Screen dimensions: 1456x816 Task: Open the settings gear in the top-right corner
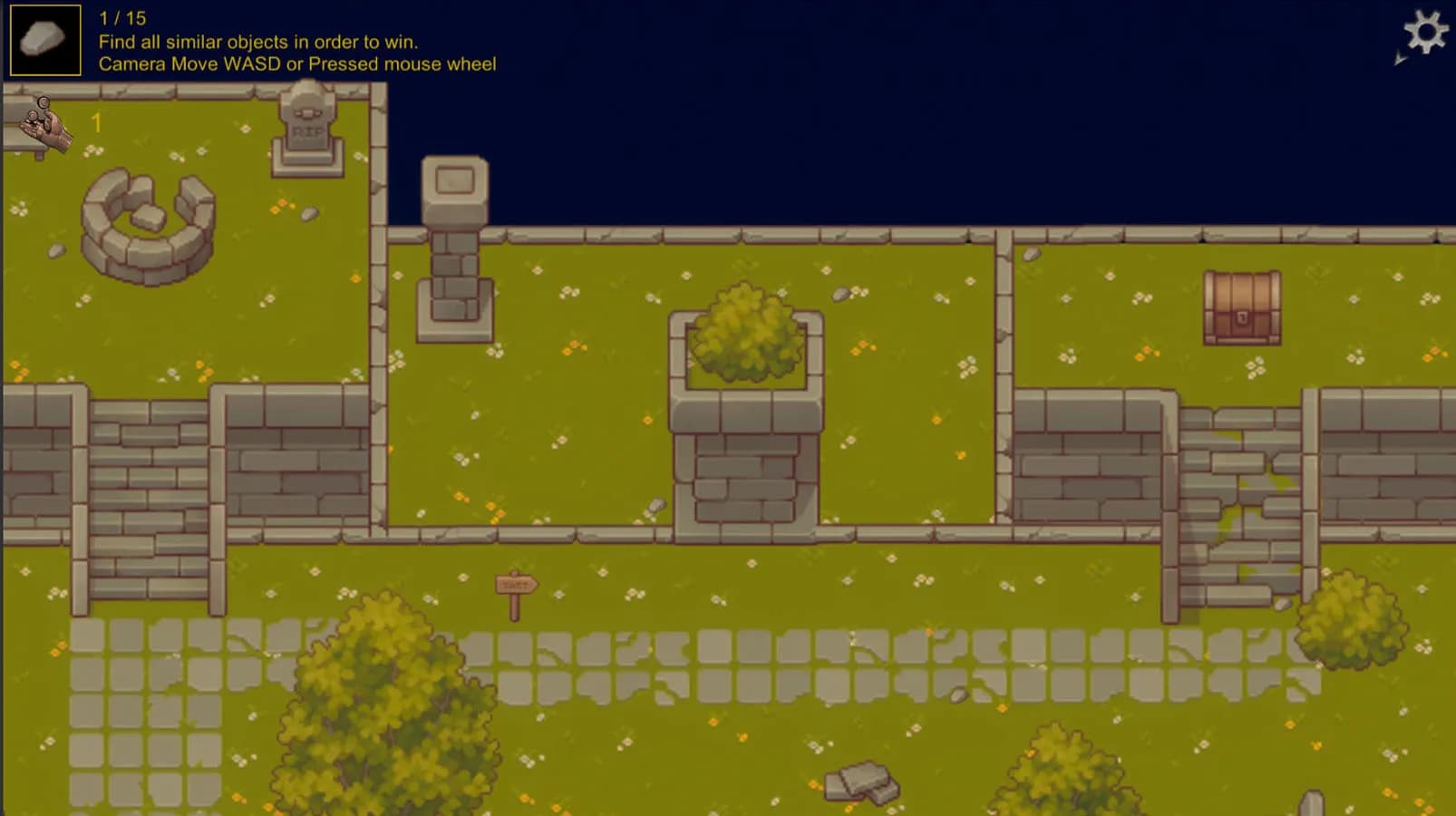point(1428,33)
